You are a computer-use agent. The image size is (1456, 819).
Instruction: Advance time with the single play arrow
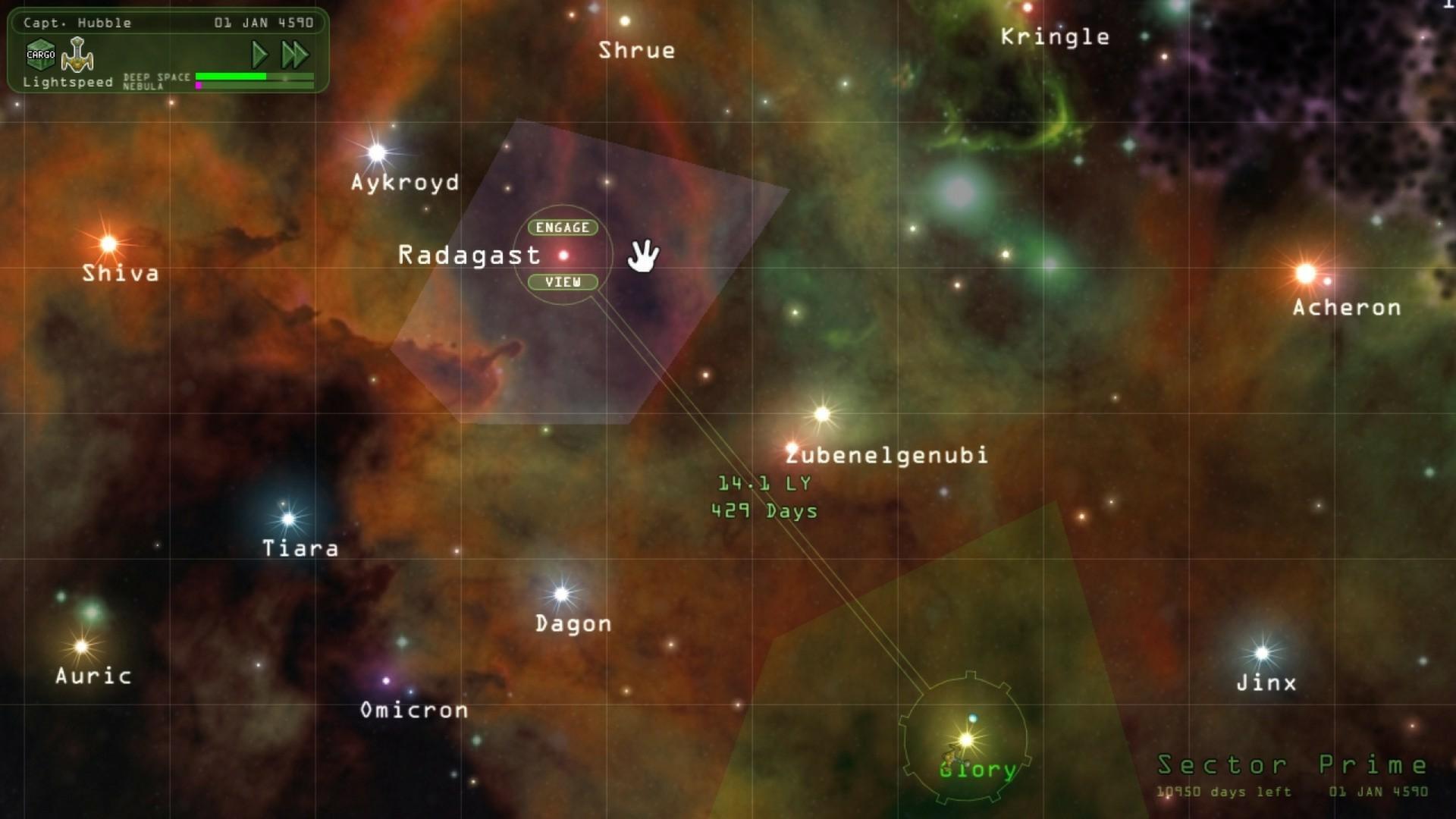pos(259,53)
